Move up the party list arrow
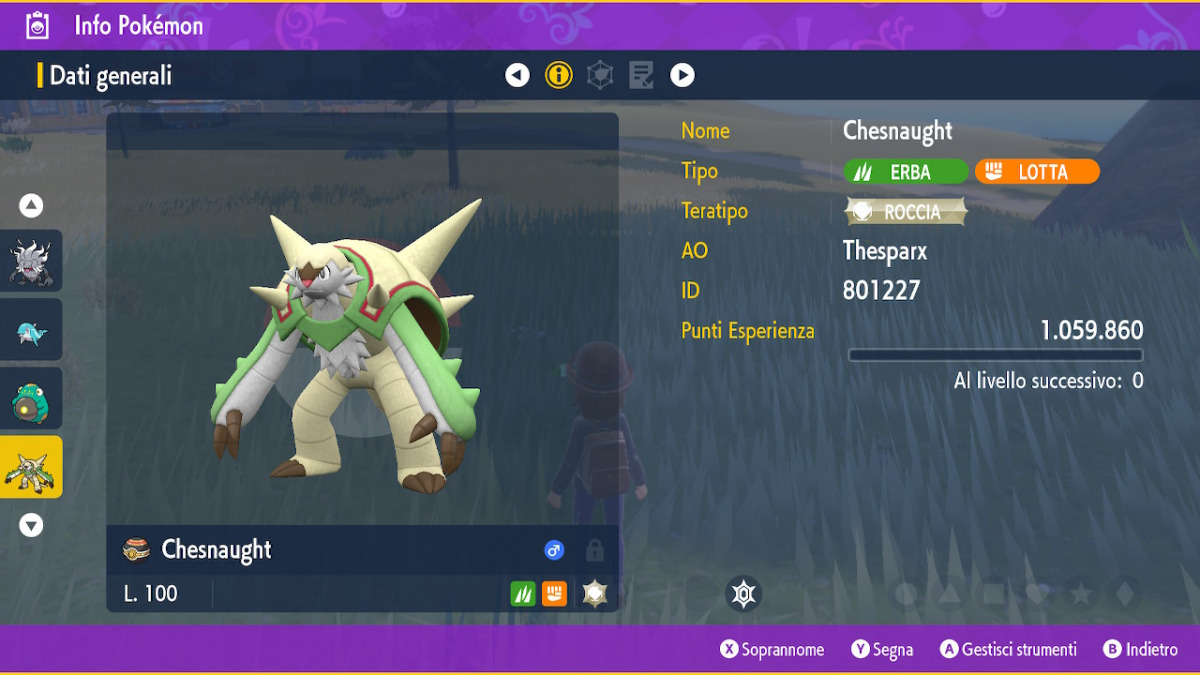The width and height of the screenshot is (1200, 675). click(x=31, y=206)
